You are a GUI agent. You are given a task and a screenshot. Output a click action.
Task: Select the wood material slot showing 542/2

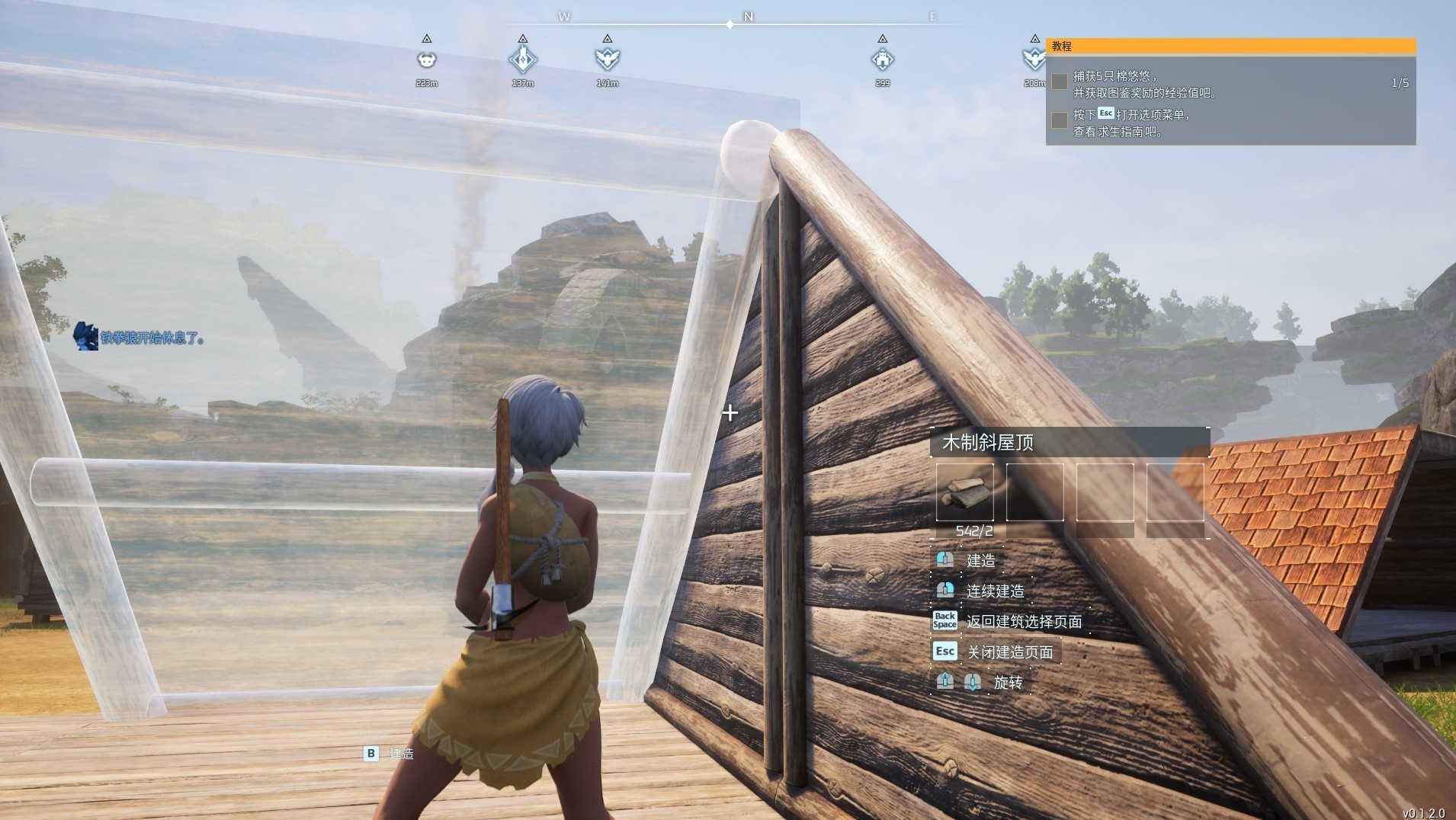tap(965, 492)
